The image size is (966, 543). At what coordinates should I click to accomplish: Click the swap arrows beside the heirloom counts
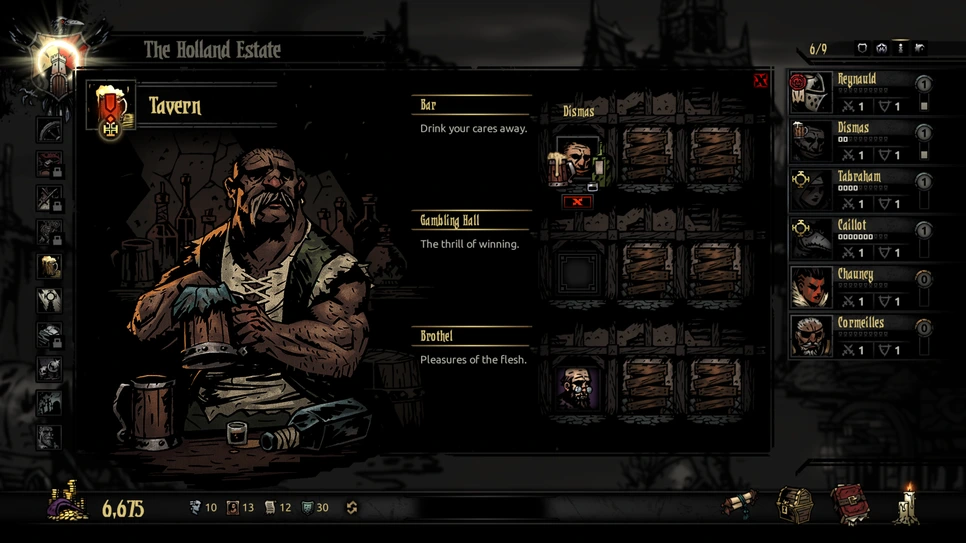351,508
